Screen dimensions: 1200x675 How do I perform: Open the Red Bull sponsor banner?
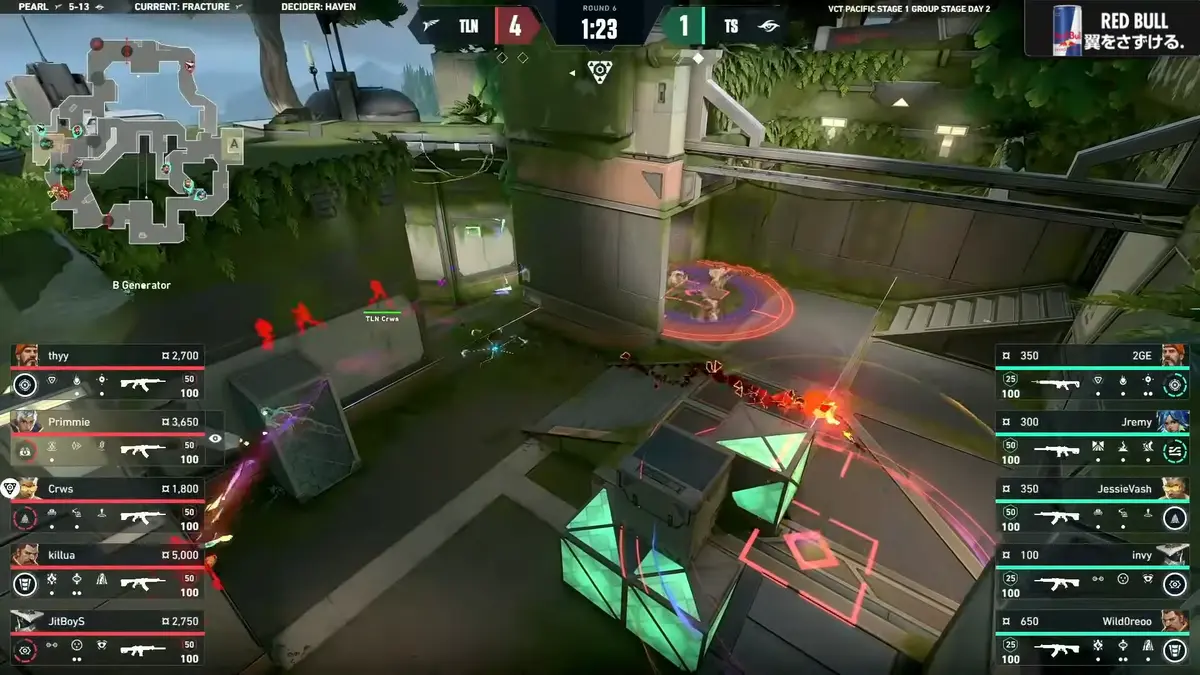tap(1110, 30)
